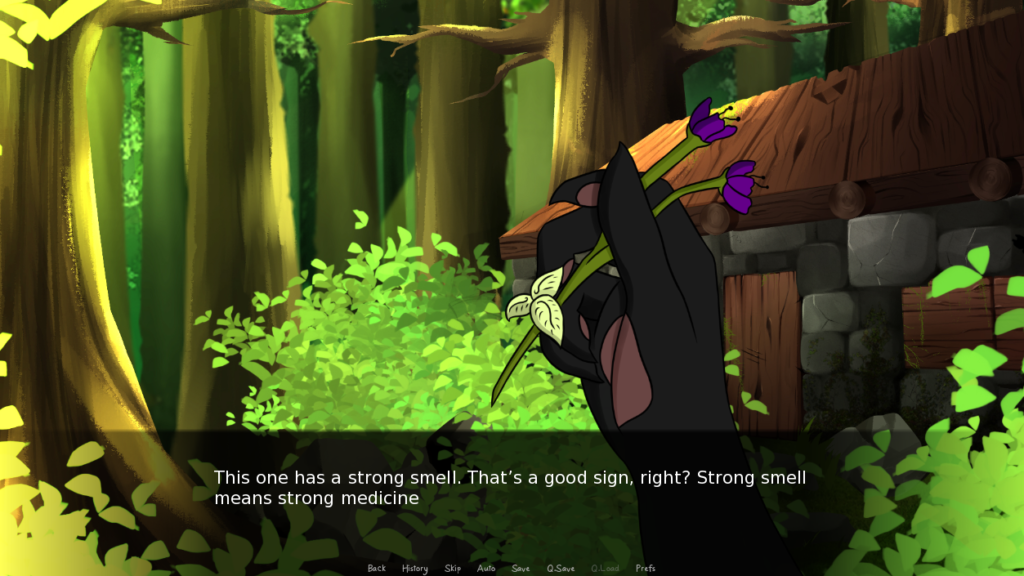This screenshot has height=576, width=1024.
Task: Open the dialogue History log
Action: tap(414, 568)
